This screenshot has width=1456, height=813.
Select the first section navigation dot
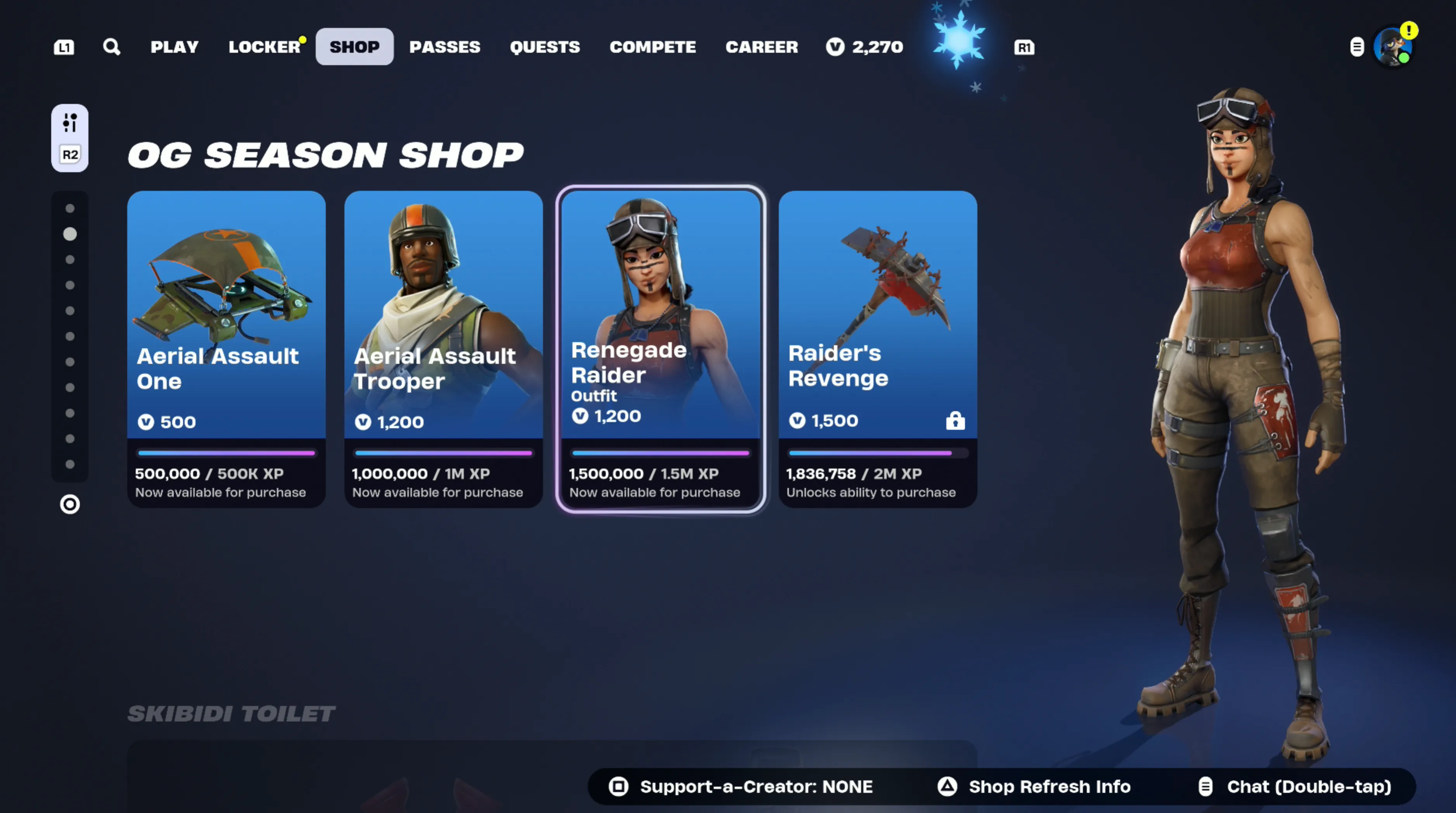click(69, 208)
